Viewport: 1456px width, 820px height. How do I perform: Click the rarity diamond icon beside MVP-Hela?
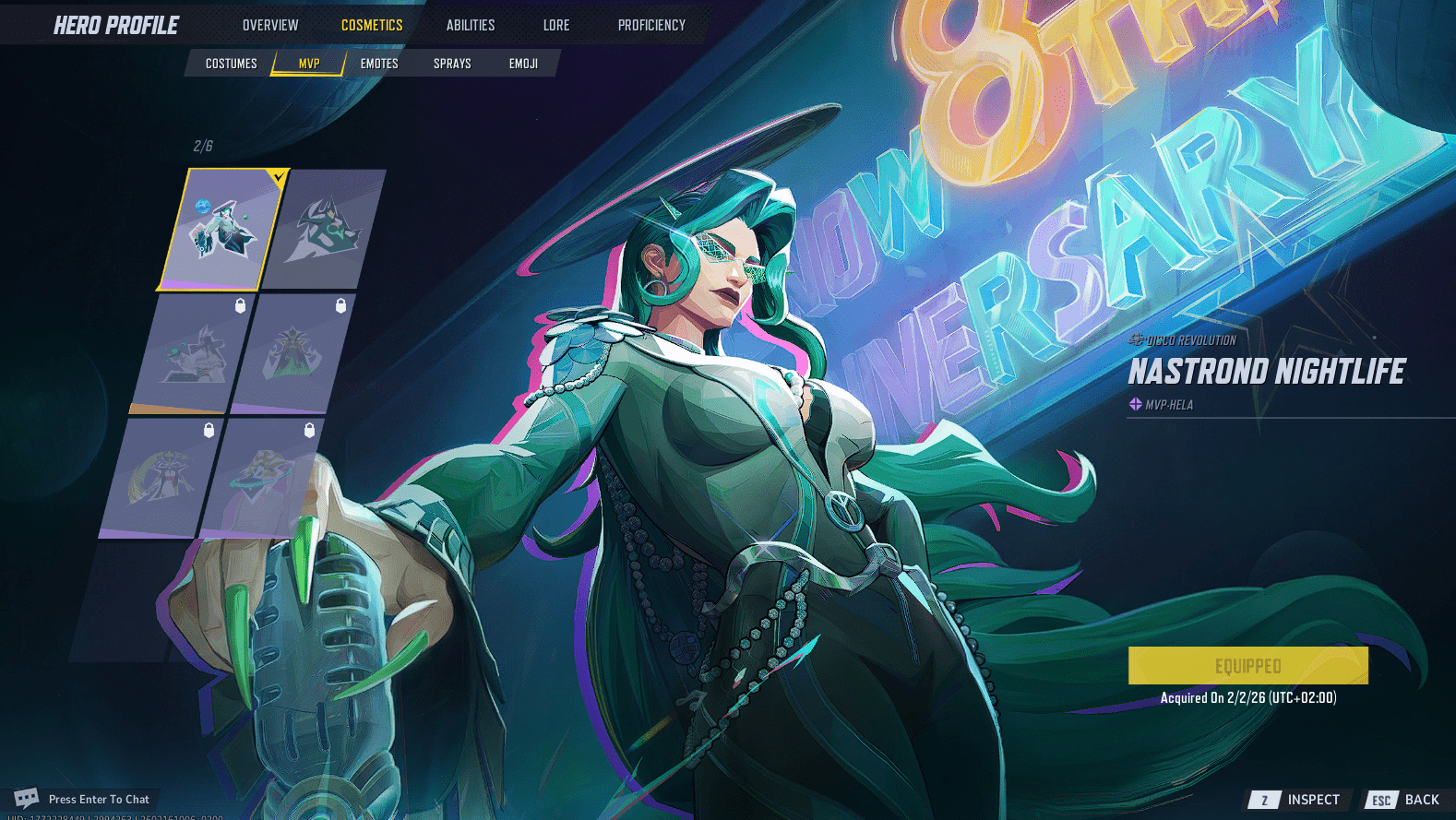1134,404
